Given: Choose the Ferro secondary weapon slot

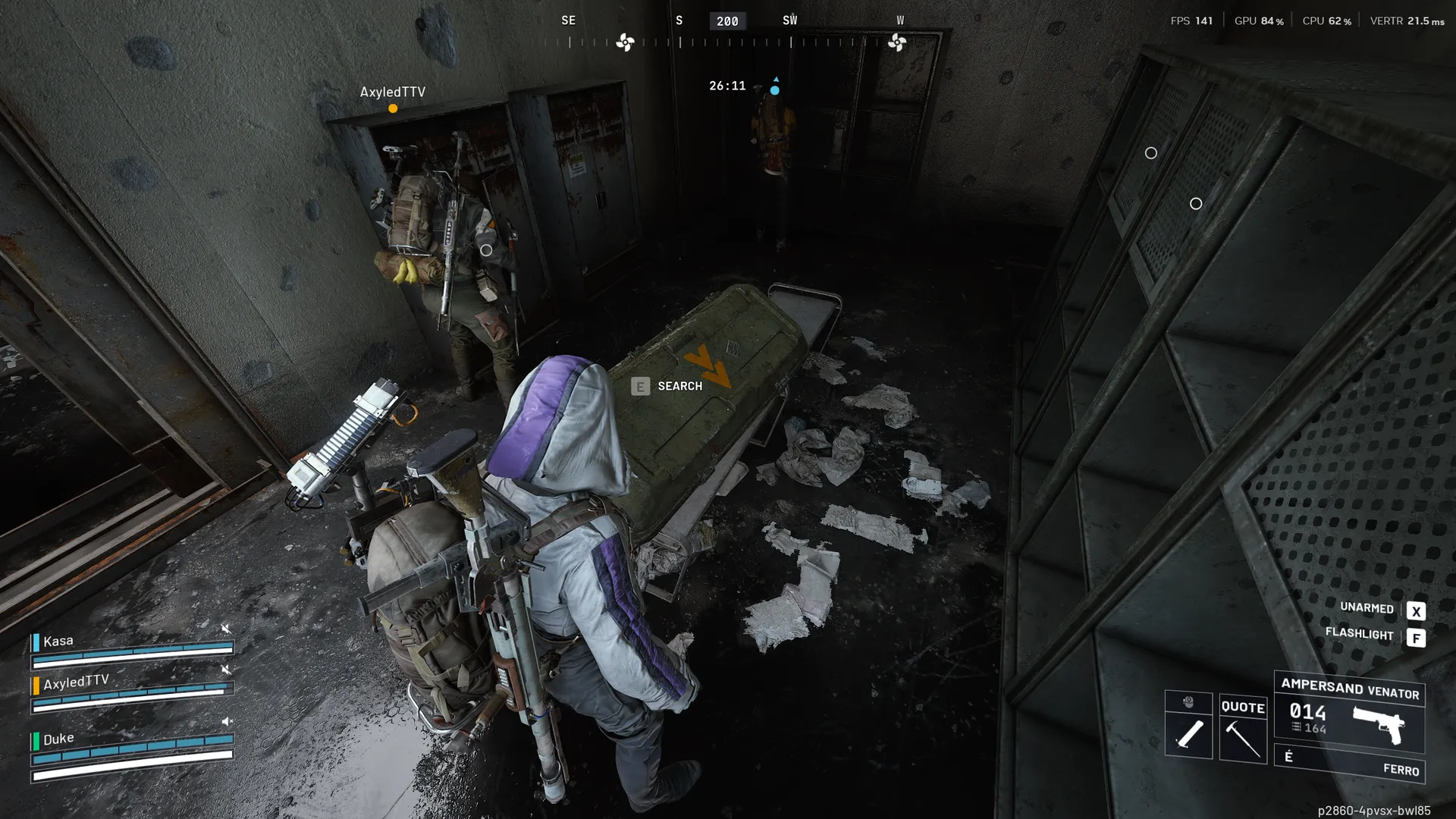Looking at the screenshot, I should click(1350, 764).
